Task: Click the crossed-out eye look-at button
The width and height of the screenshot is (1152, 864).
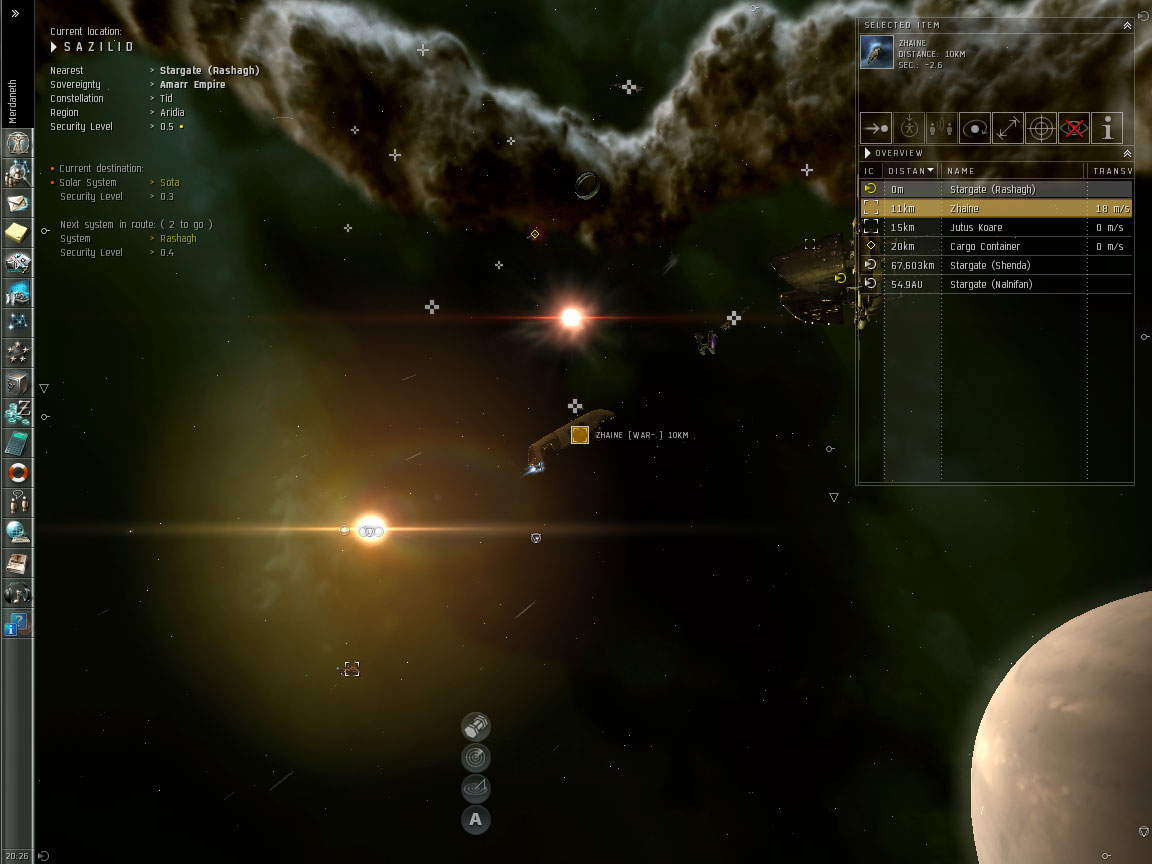Action: (x=1074, y=128)
